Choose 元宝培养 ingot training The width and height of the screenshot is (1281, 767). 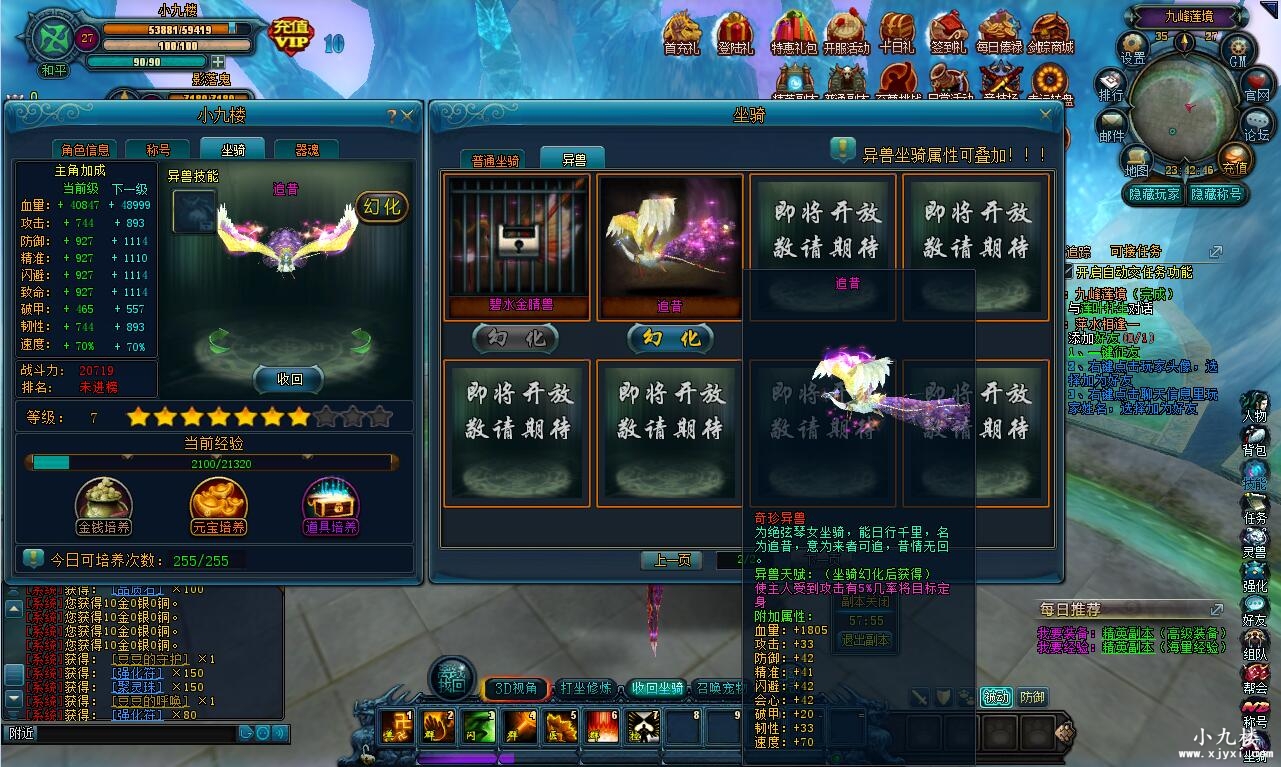[x=218, y=505]
